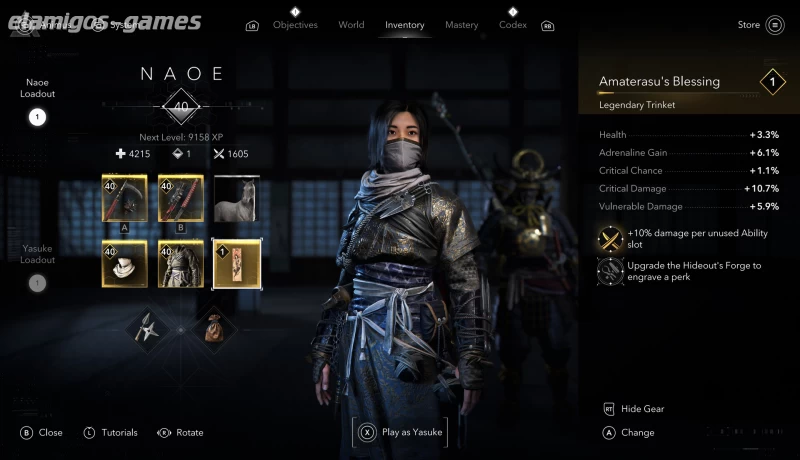This screenshot has width=800, height=460.
Task: Select the katana weapon in slot B
Action: click(181, 198)
